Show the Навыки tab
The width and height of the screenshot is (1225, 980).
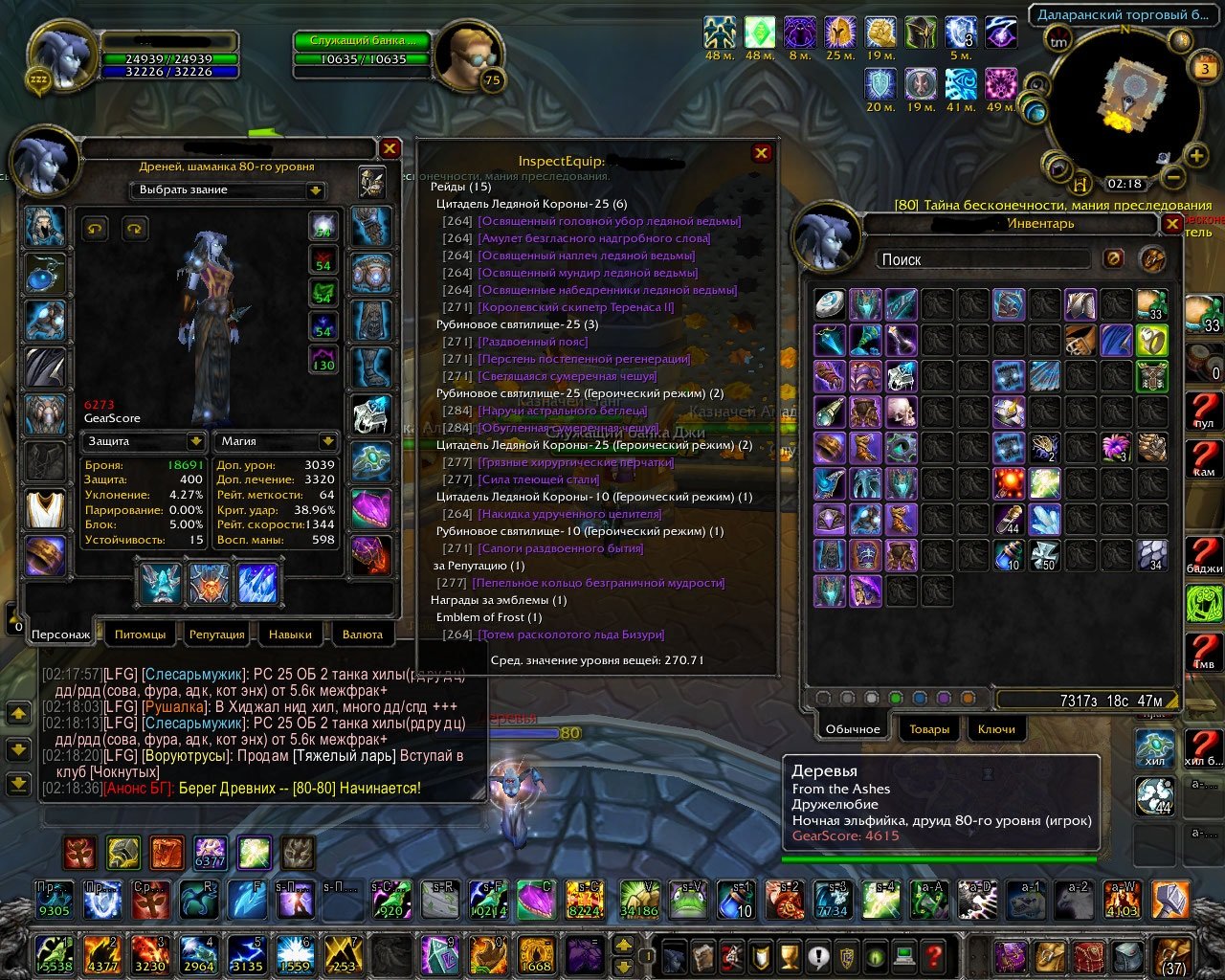290,635
